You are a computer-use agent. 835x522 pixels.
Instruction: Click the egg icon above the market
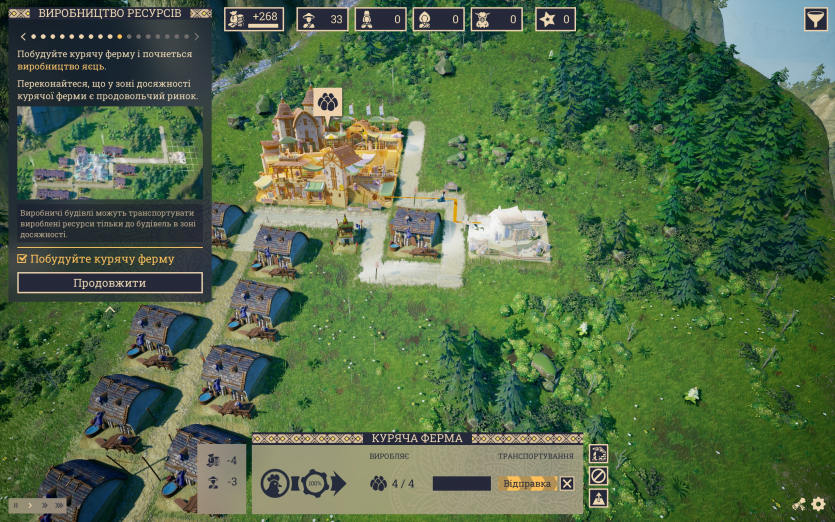tap(327, 101)
